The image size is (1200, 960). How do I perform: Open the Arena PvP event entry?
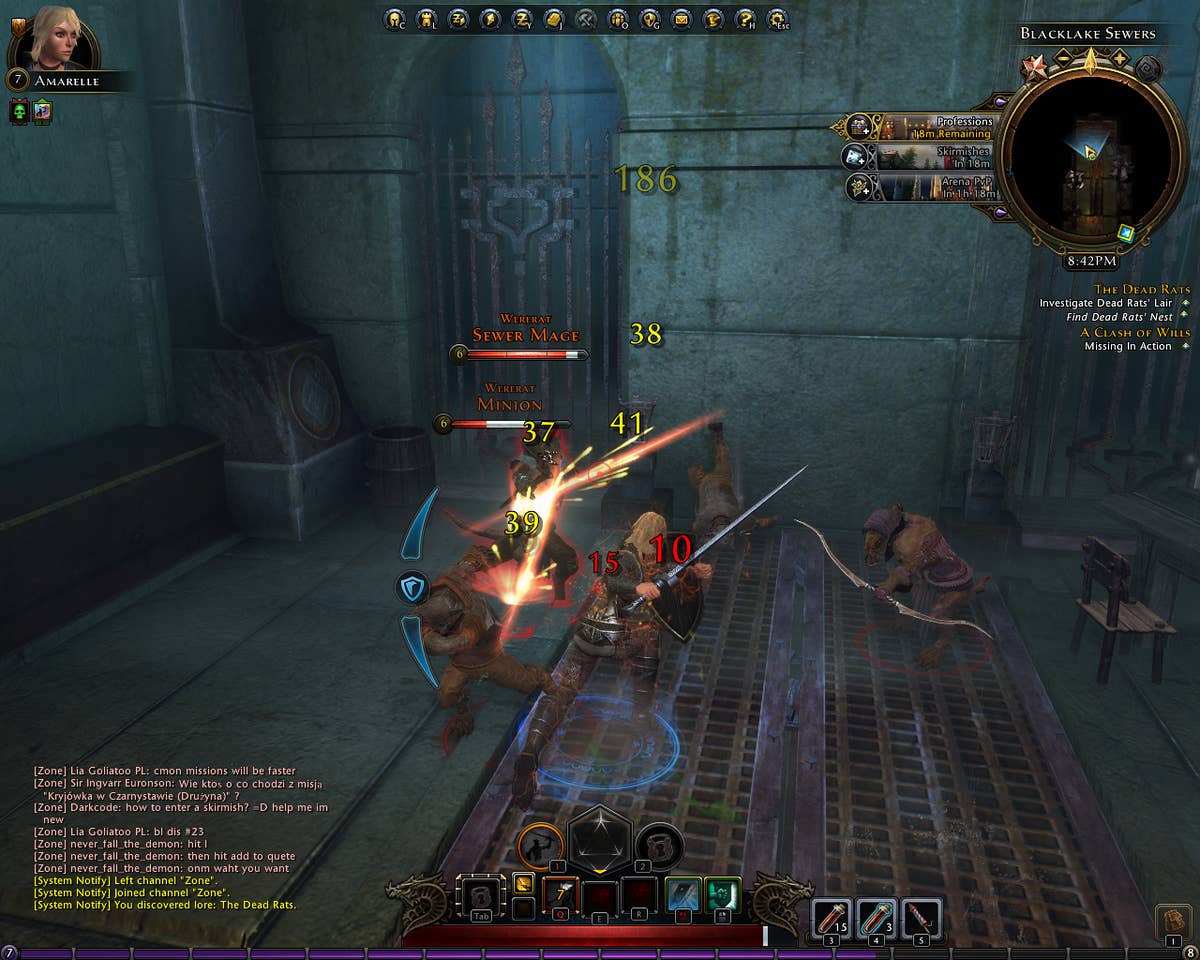pyautogui.click(x=920, y=187)
